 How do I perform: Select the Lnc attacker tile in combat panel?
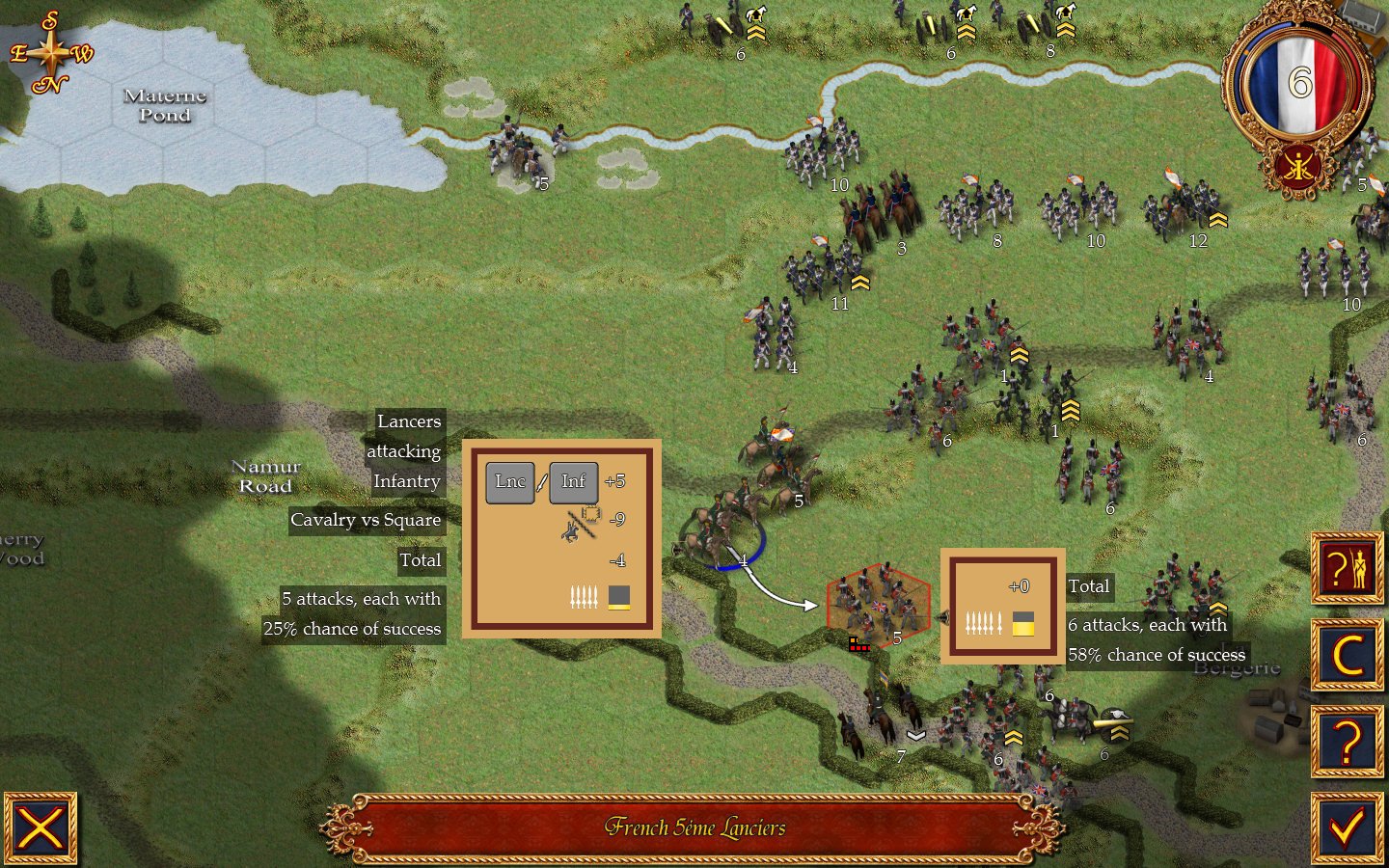coord(512,482)
